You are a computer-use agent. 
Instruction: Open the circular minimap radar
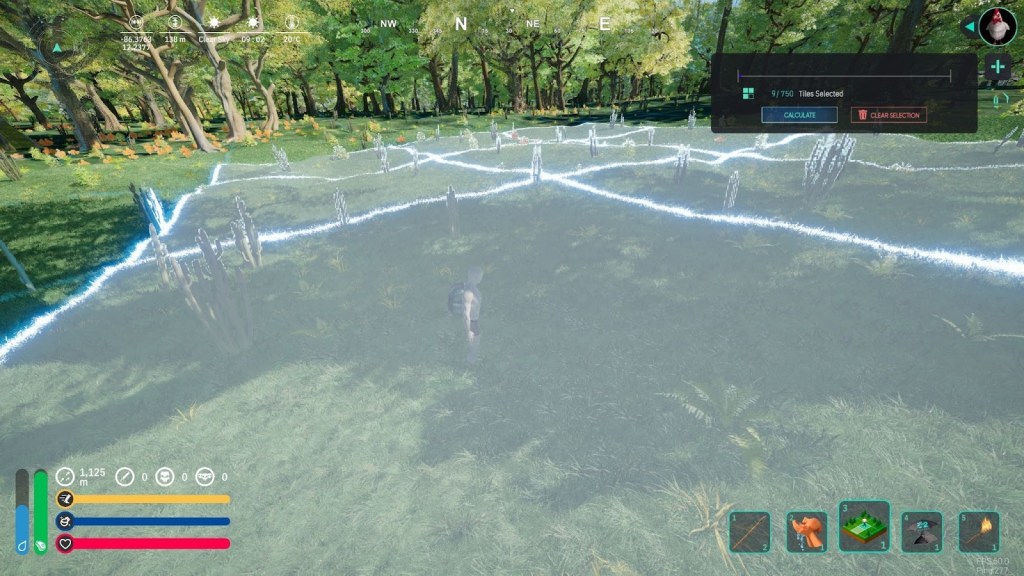[66, 477]
